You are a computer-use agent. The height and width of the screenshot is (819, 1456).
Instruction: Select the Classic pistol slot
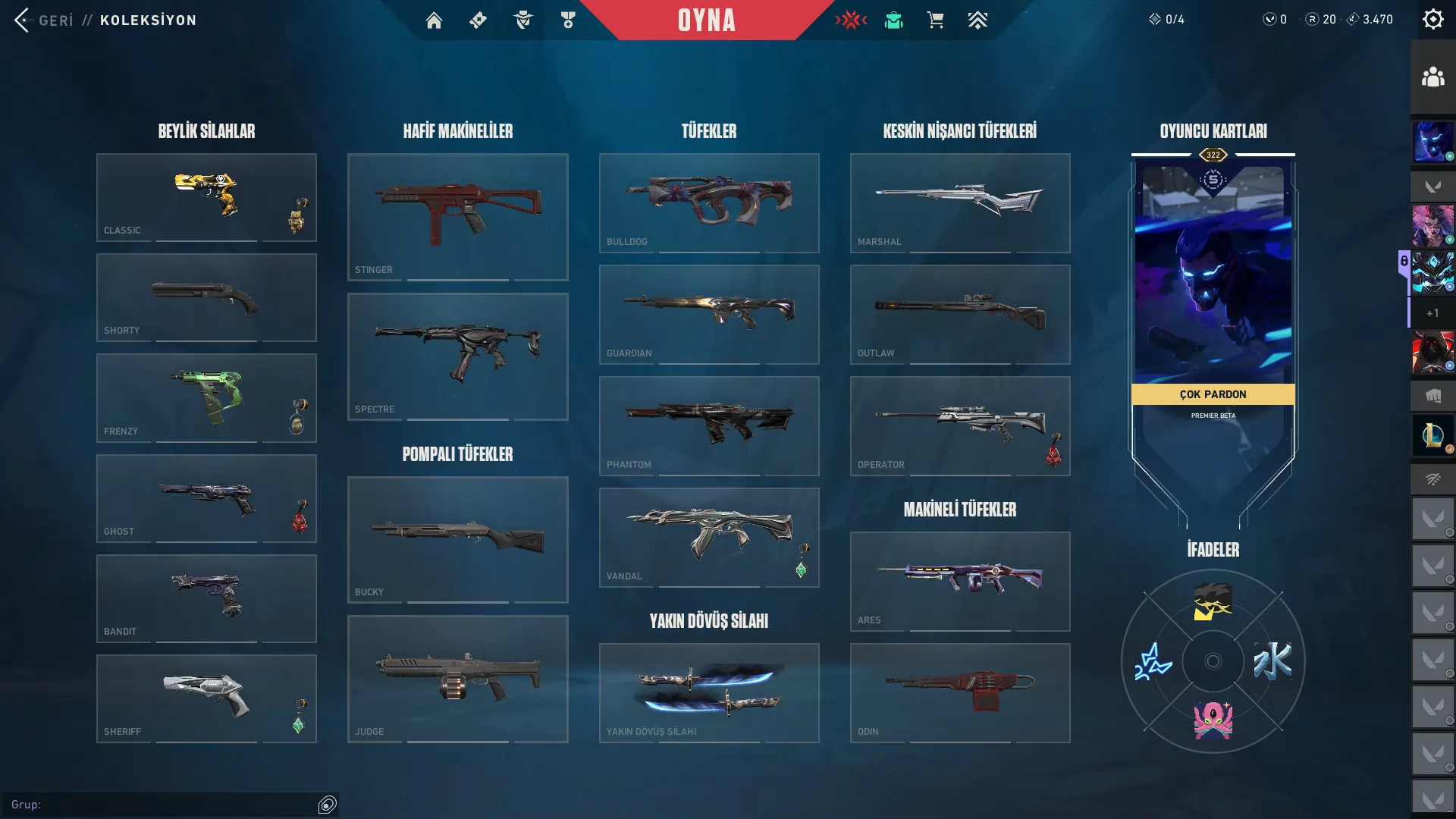(206, 197)
